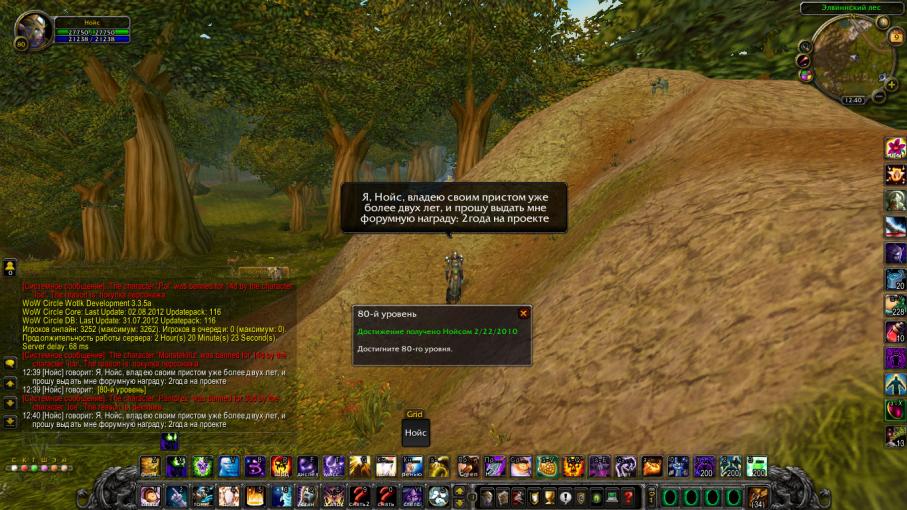The height and width of the screenshot is (510, 907).
Task: Click the action bar page up arrow
Action: (459, 491)
